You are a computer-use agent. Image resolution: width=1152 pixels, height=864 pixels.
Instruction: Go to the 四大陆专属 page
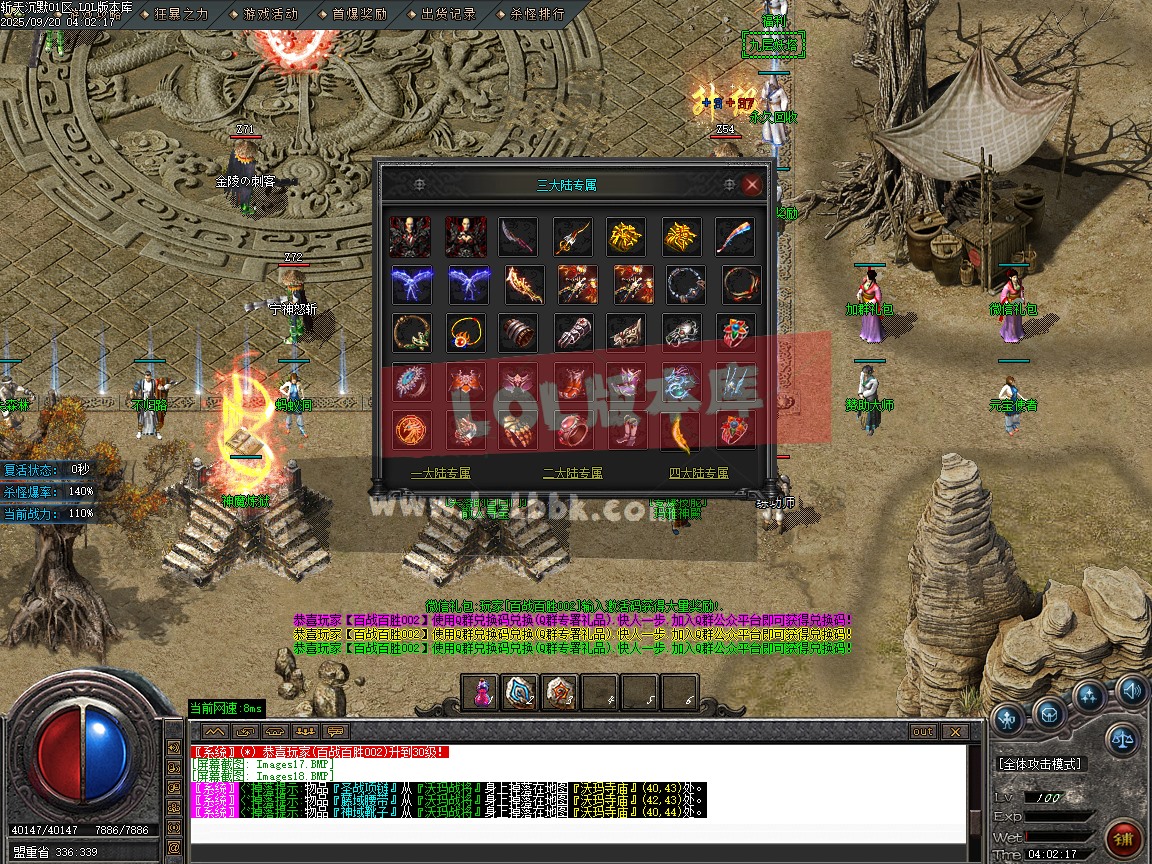[x=699, y=473]
